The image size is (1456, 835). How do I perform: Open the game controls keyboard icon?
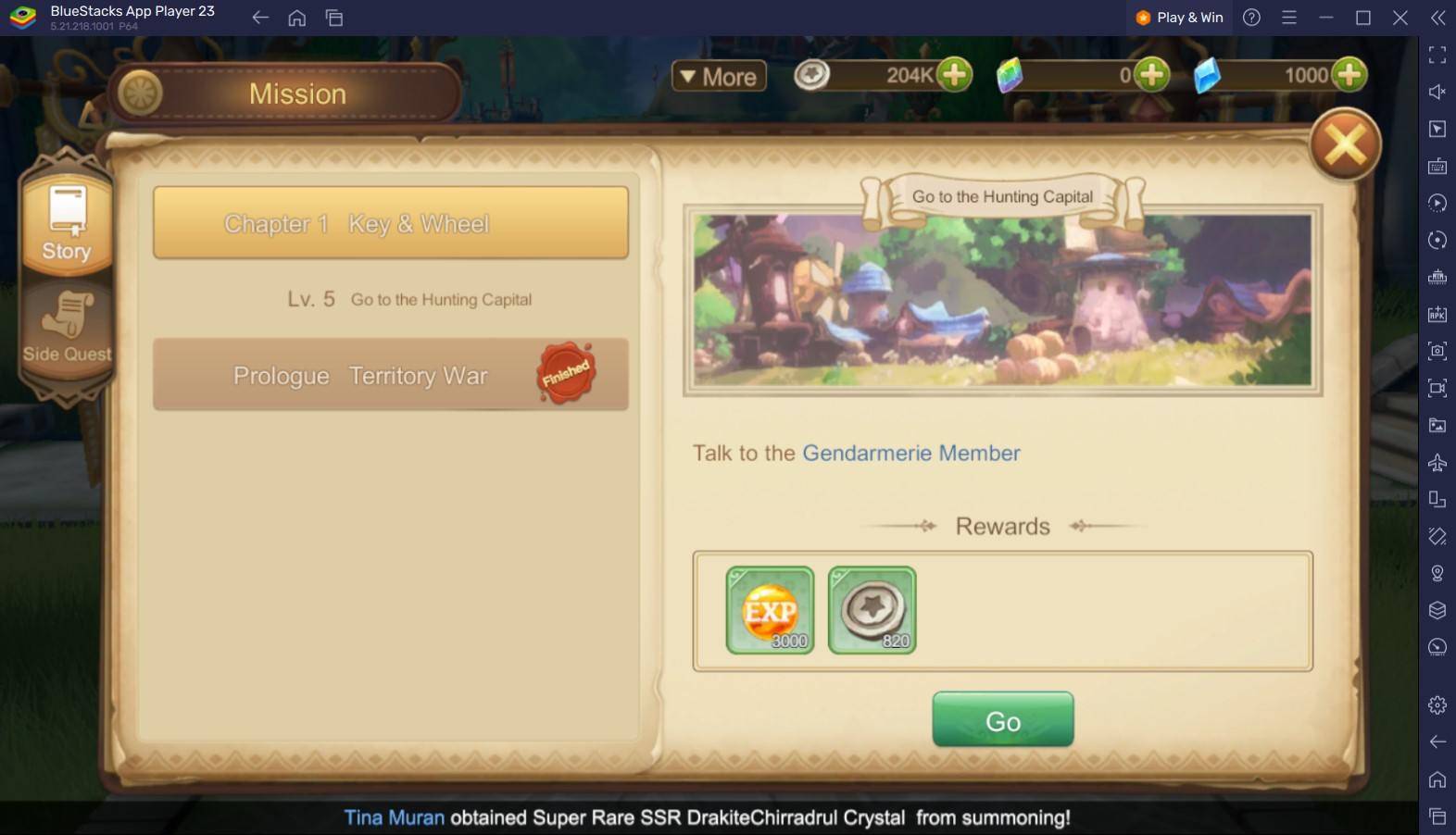(1437, 167)
